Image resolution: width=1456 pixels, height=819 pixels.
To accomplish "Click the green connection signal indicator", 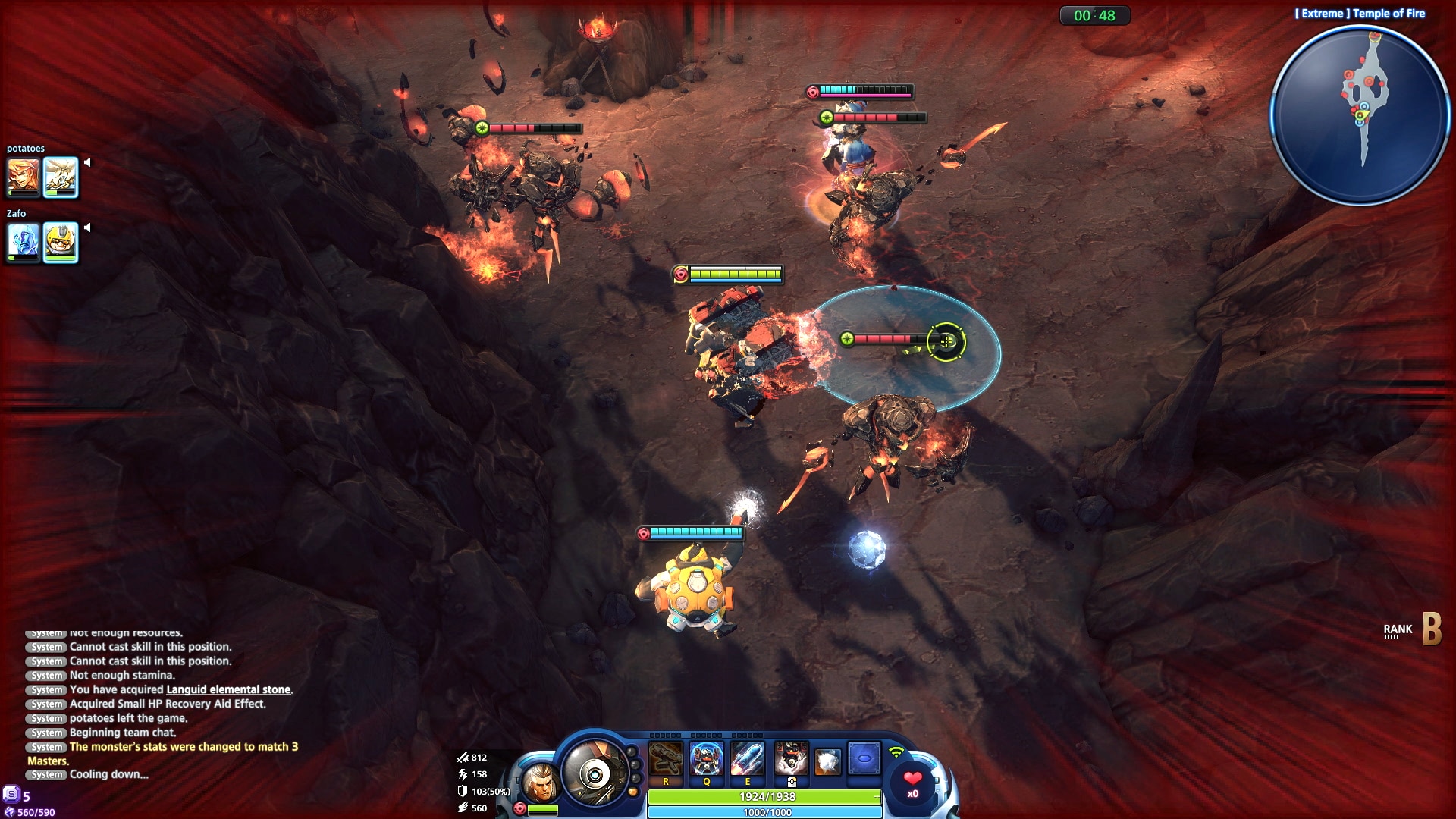I will pos(896,753).
